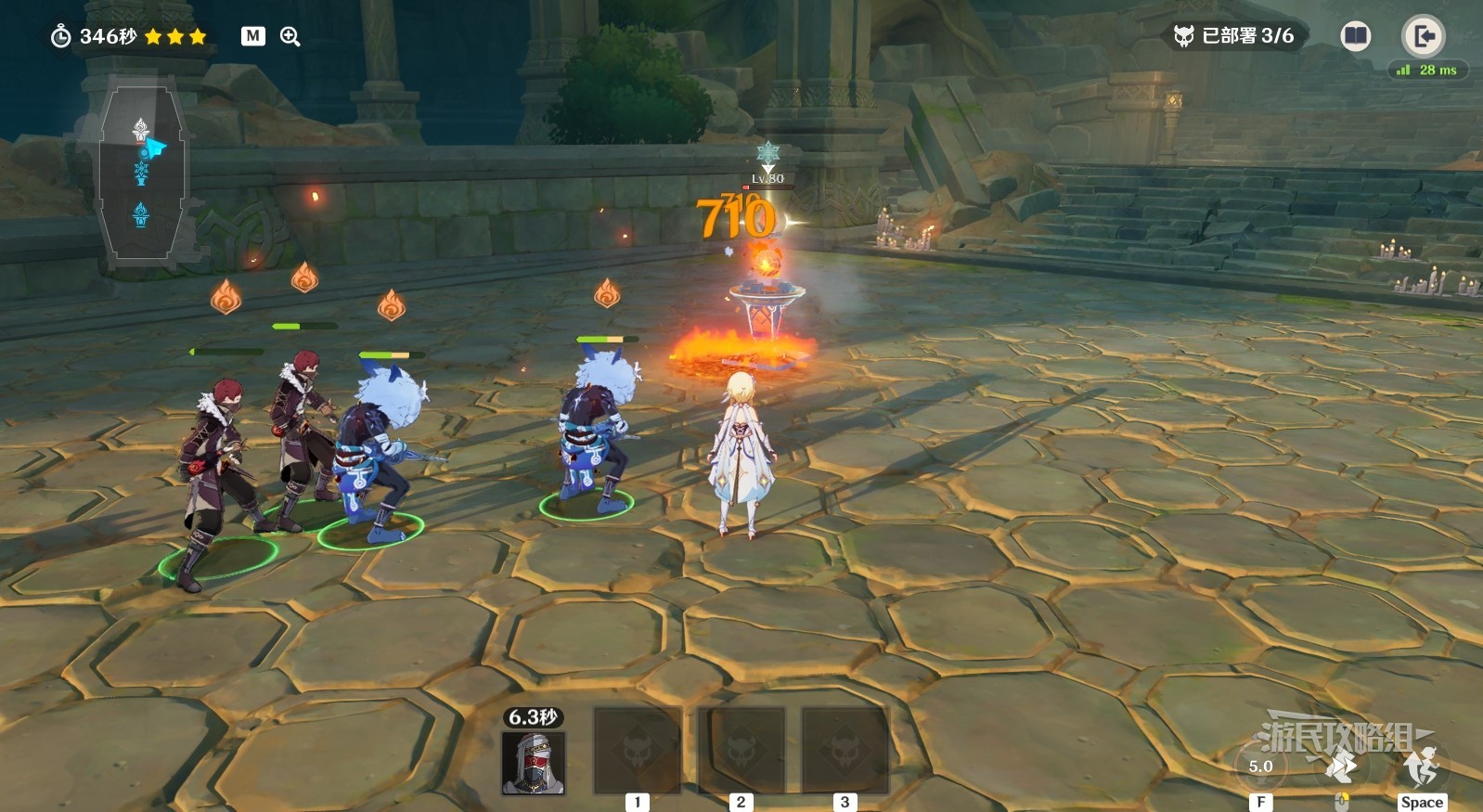Activate the double-arrow dash ability

click(1341, 767)
